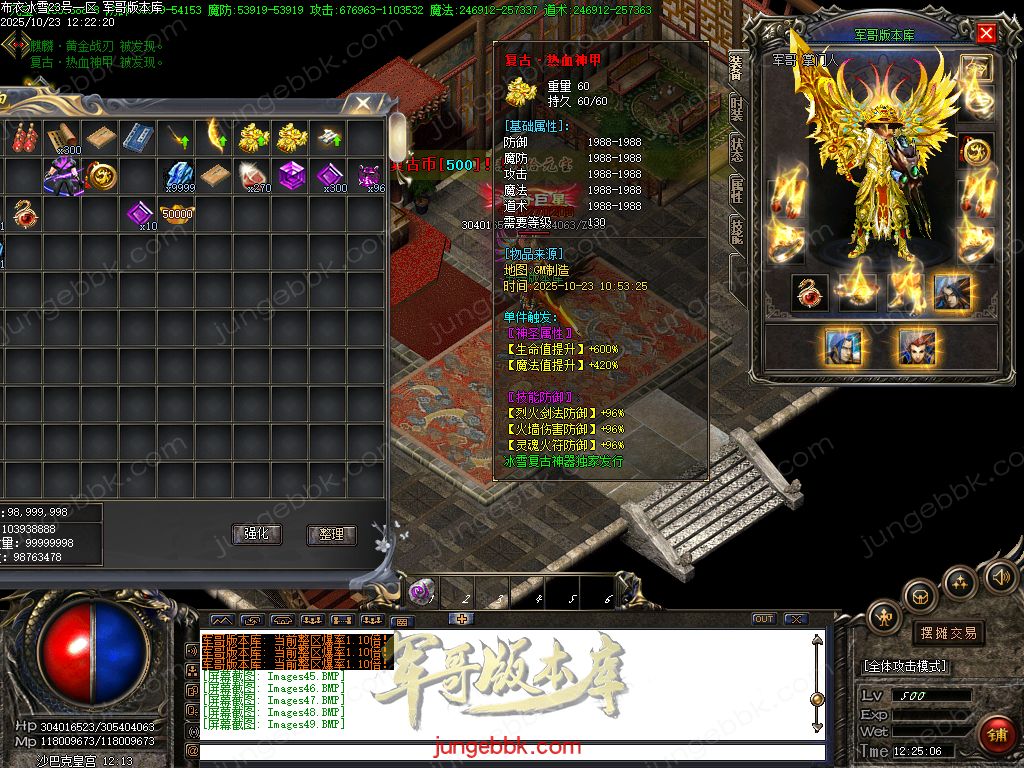
Task: Select the blue book item in bag
Action: coord(138,136)
